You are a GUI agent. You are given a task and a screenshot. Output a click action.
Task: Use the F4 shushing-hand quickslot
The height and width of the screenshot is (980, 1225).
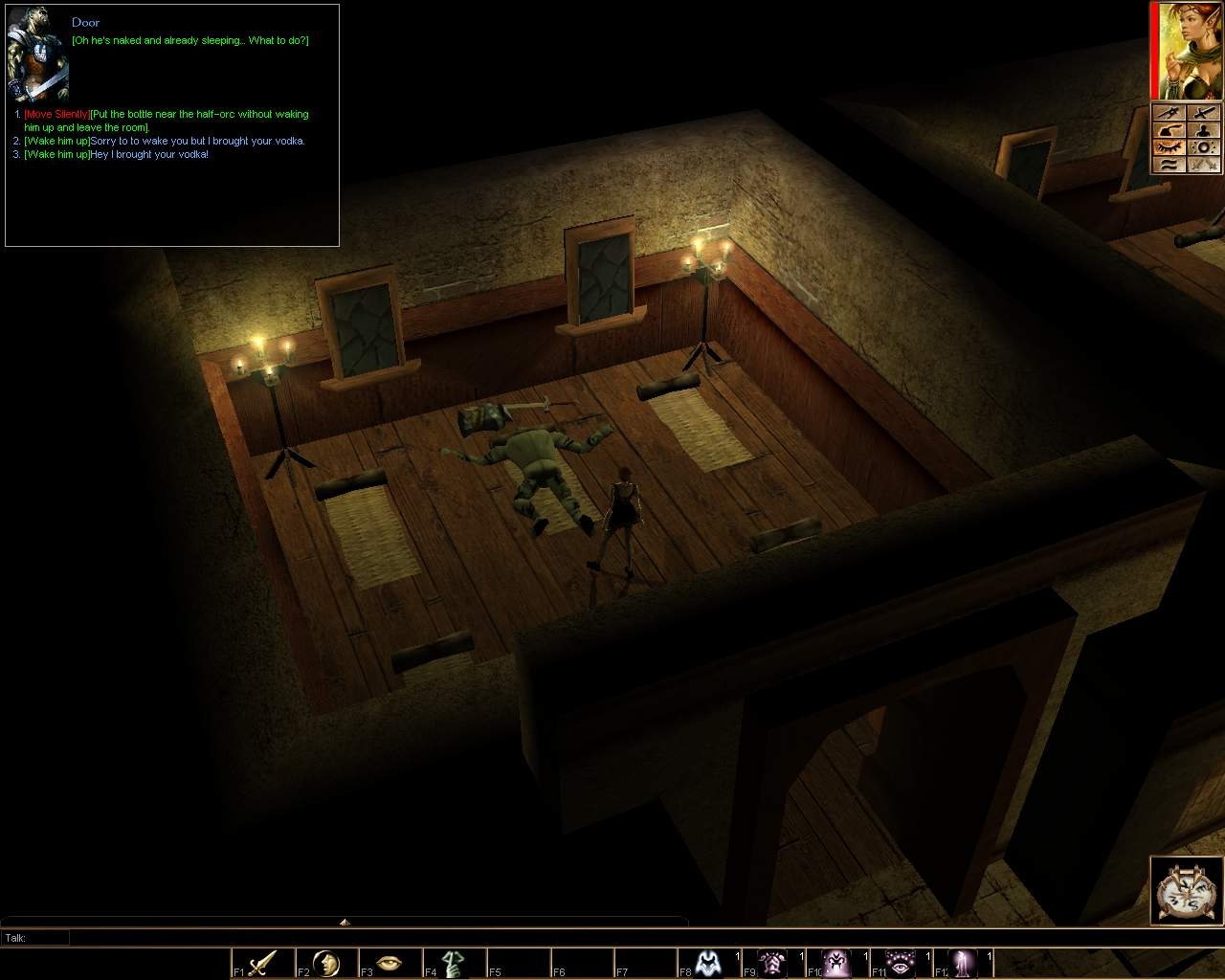point(454,962)
